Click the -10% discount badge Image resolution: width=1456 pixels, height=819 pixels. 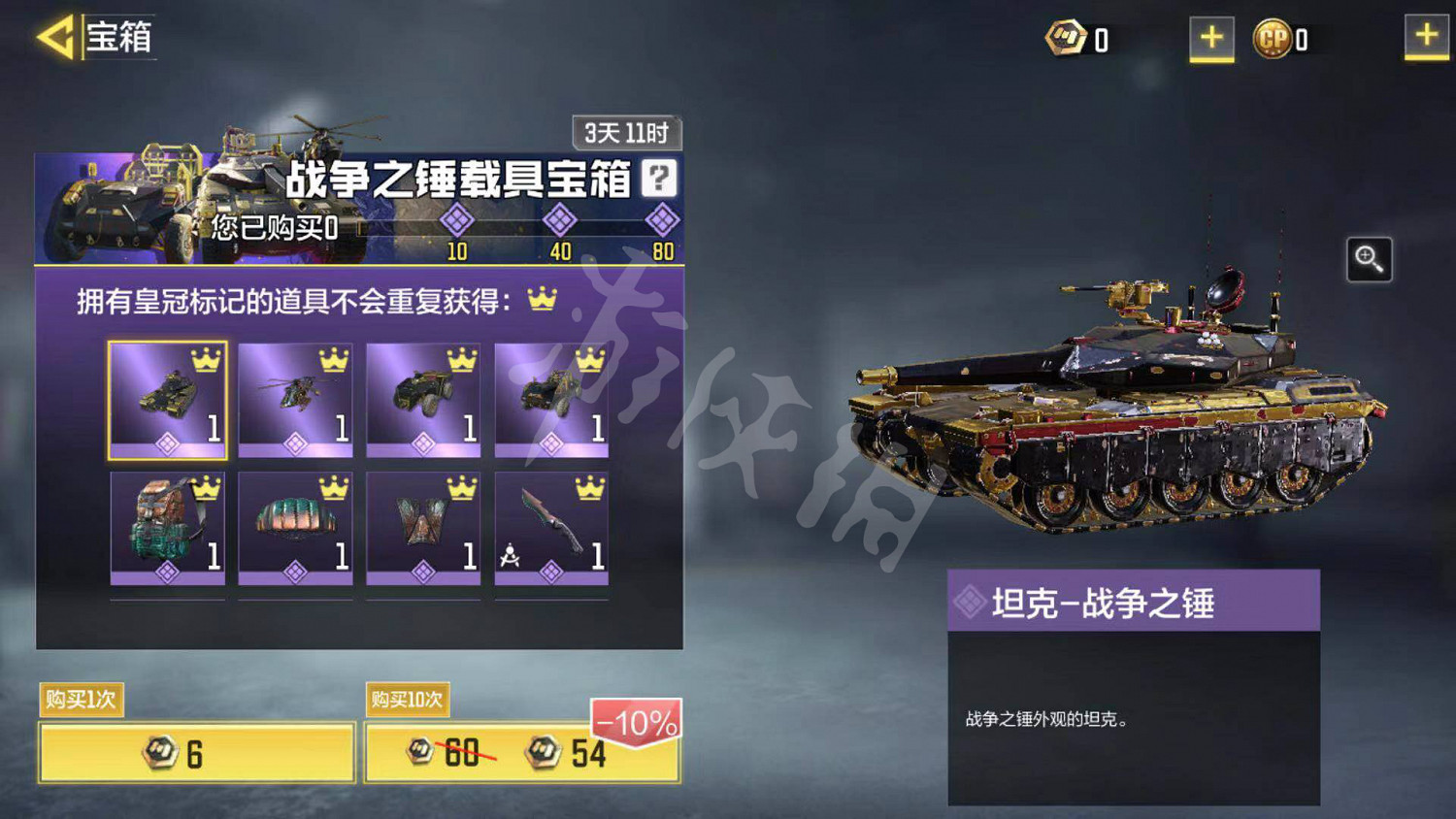633,722
